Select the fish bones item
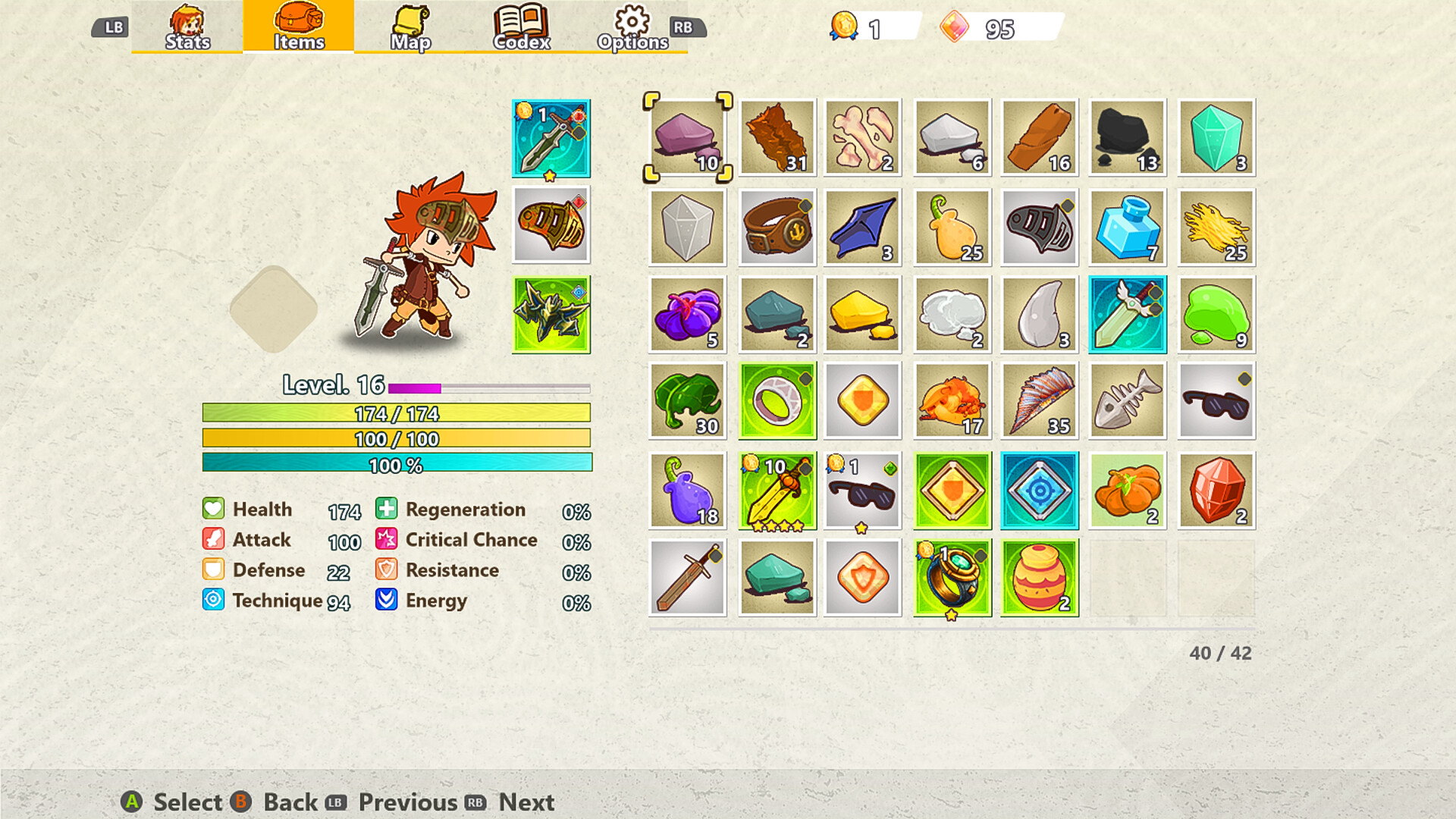This screenshot has width=1456, height=819. 1126,400
